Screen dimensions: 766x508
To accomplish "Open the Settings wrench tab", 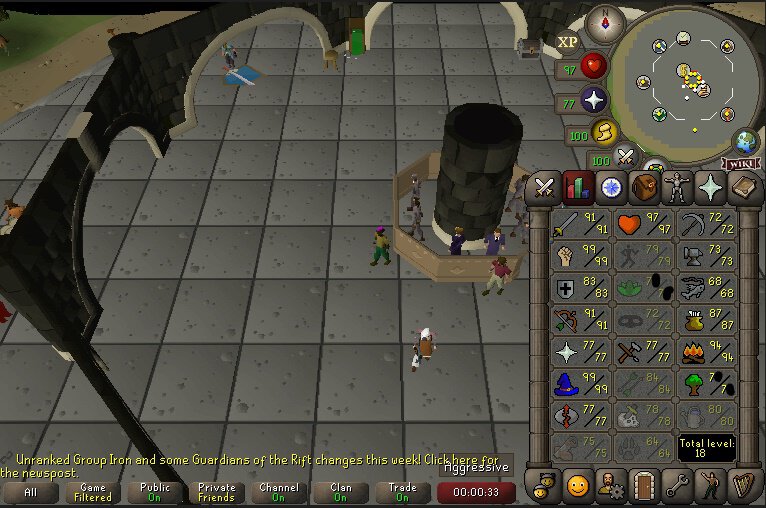I will pyautogui.click(x=676, y=486).
